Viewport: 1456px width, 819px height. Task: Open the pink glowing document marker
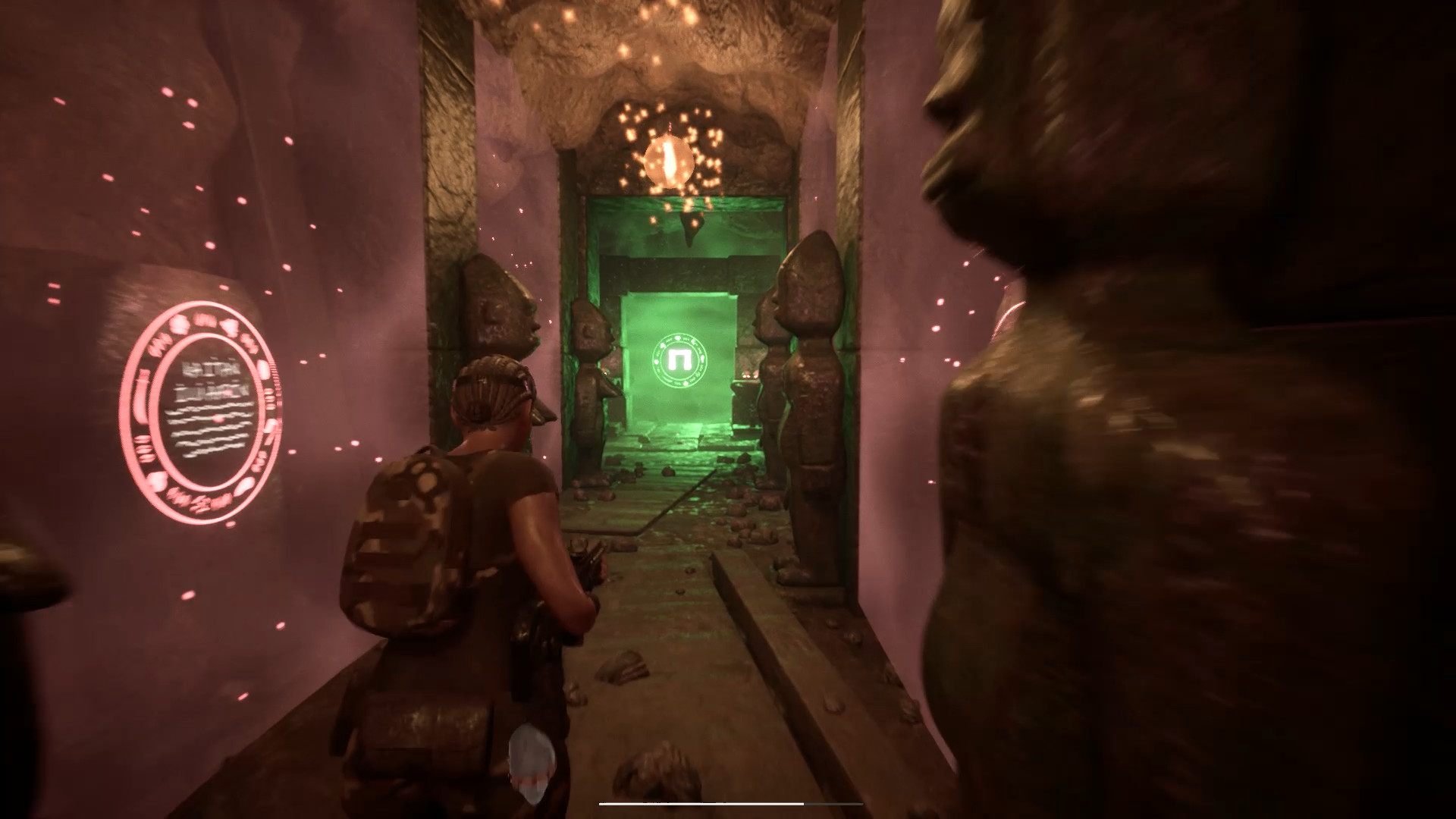pos(202,411)
